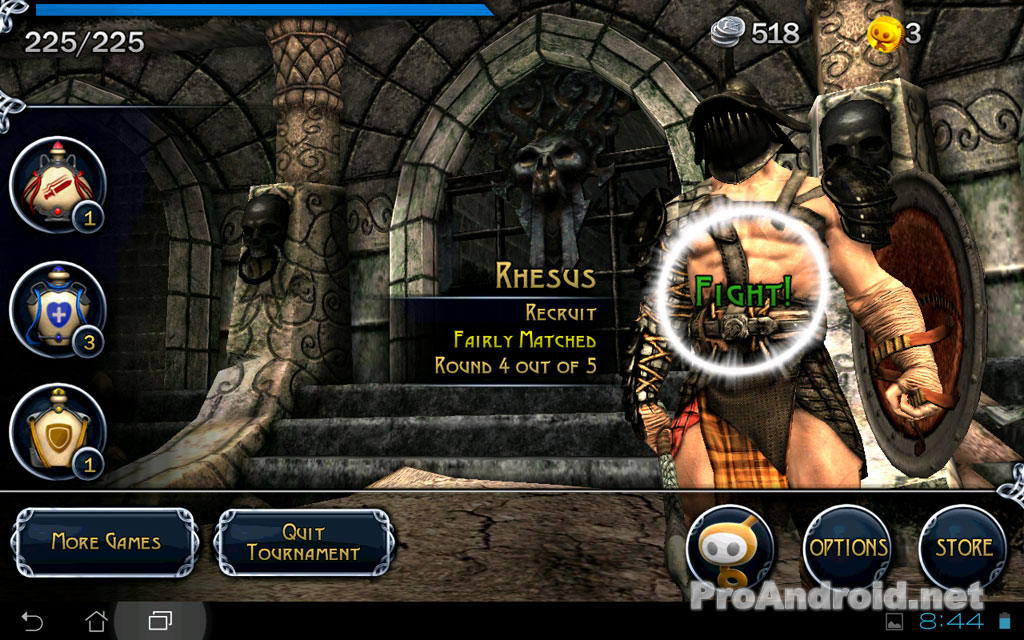Tap the Android back button
1024x640 pixels.
[32, 620]
